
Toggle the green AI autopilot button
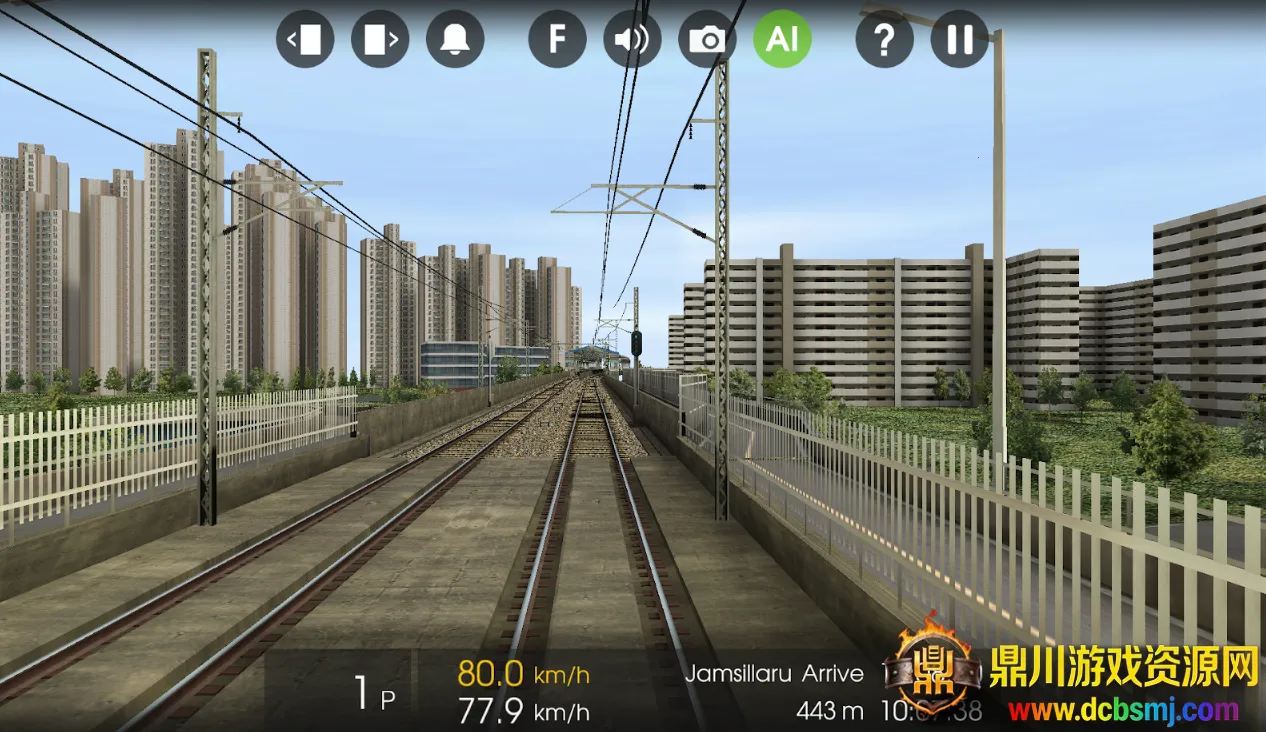[x=782, y=39]
